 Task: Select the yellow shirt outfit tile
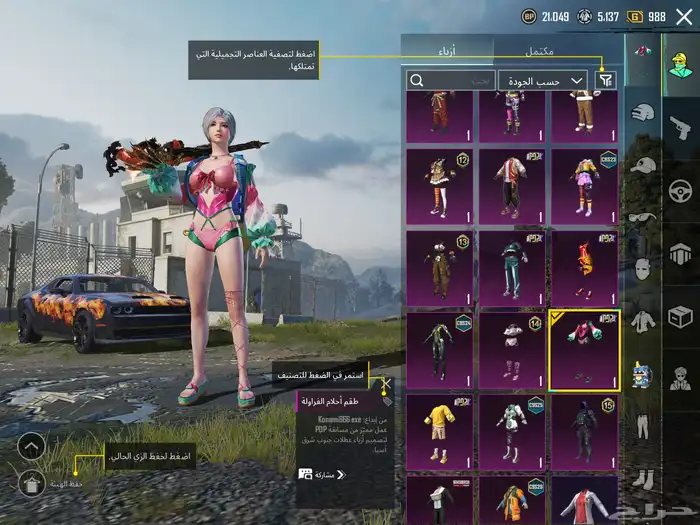coord(440,431)
